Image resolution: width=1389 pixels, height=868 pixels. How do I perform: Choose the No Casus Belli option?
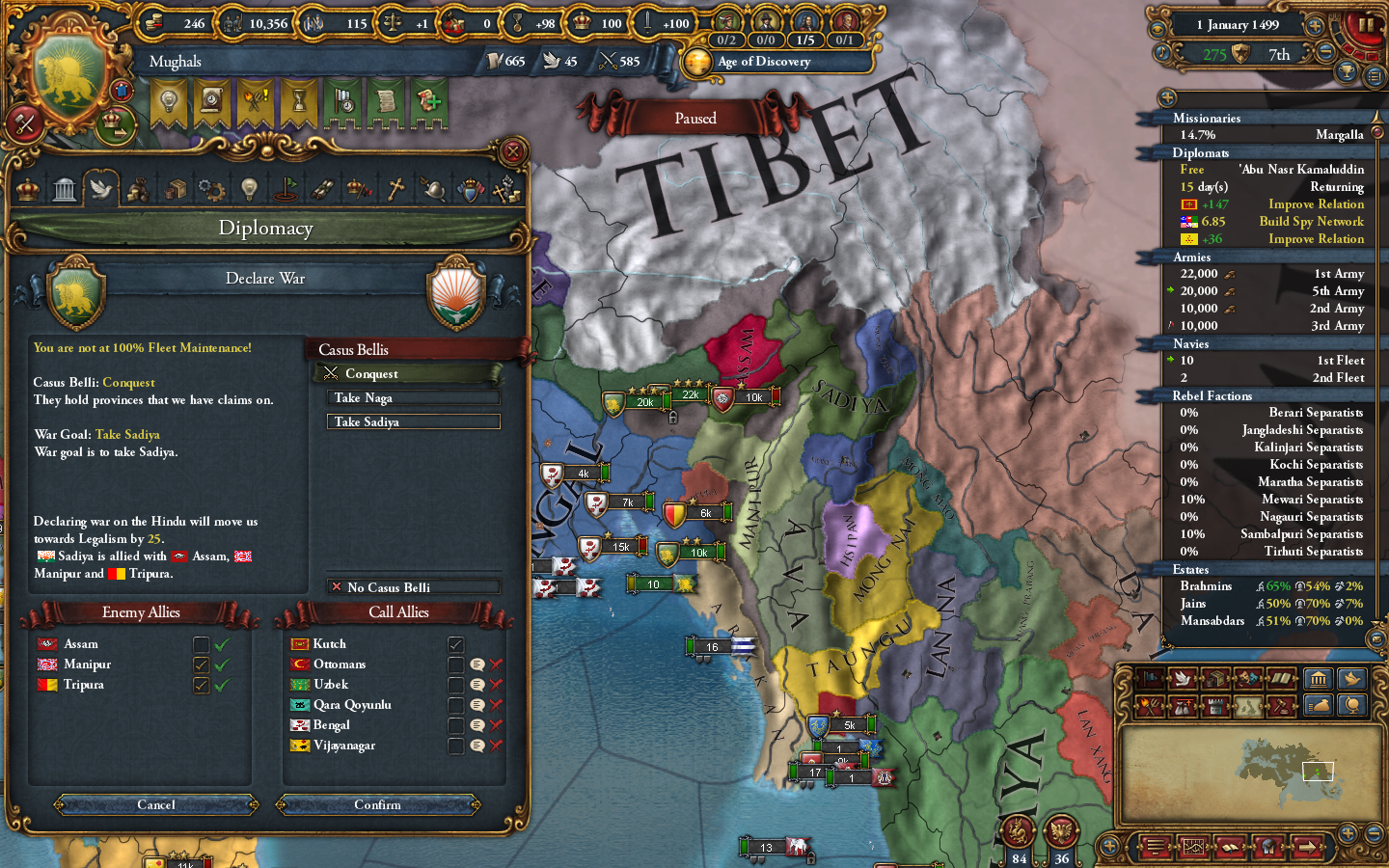tap(413, 587)
